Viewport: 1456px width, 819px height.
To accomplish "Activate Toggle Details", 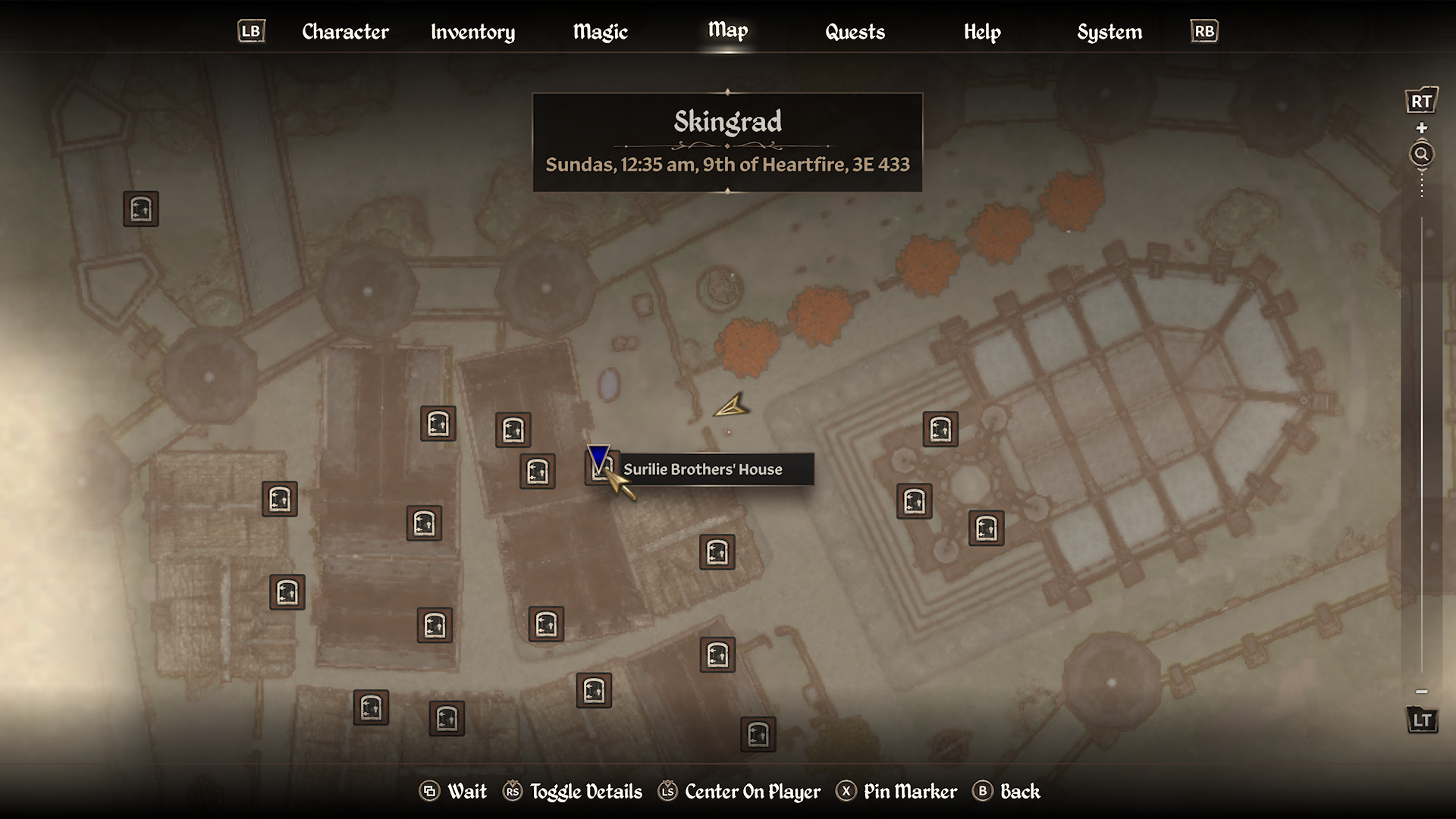I will (573, 792).
